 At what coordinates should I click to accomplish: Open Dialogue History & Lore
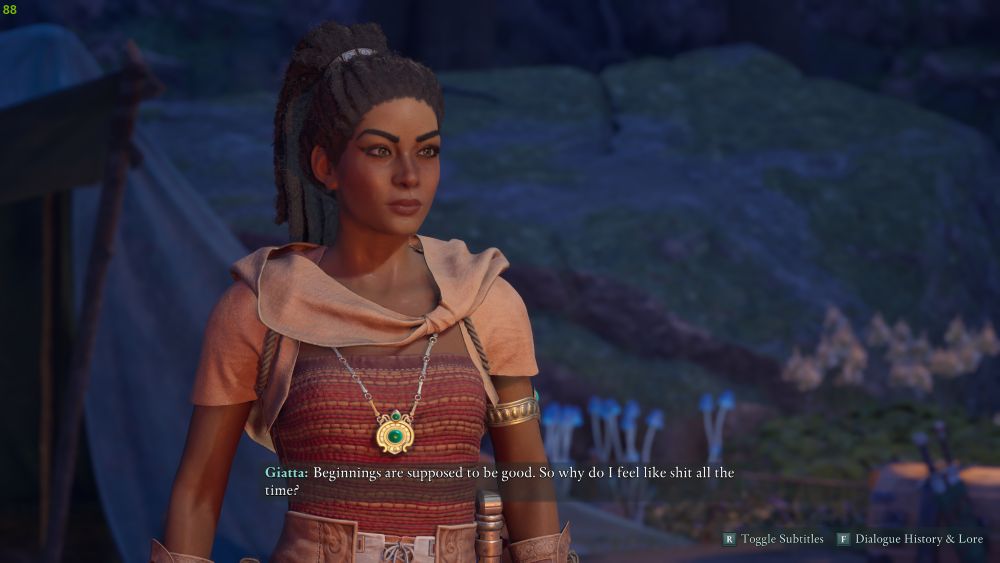click(918, 539)
